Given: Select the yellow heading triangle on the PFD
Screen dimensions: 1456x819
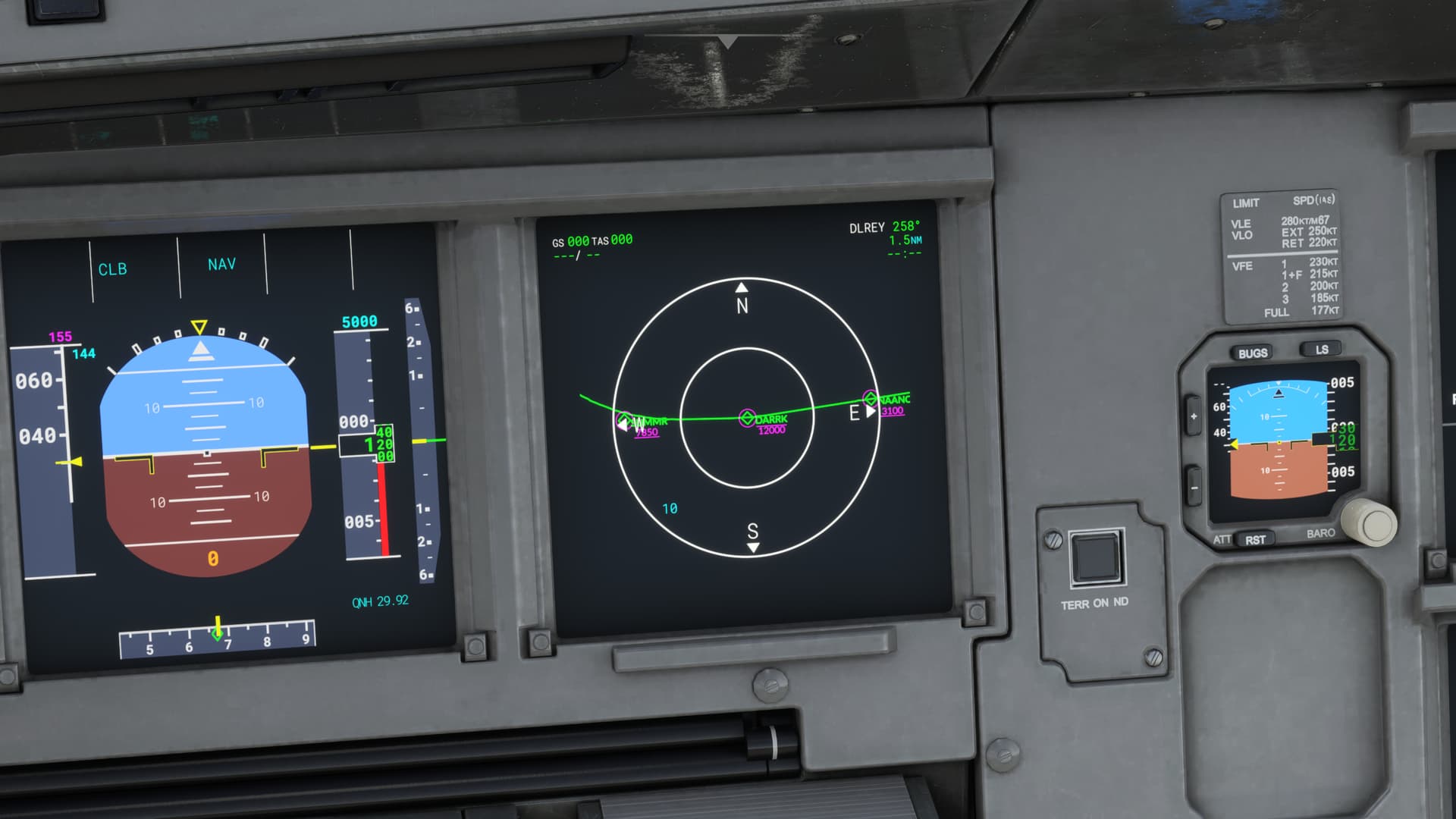Looking at the screenshot, I should (x=199, y=326).
